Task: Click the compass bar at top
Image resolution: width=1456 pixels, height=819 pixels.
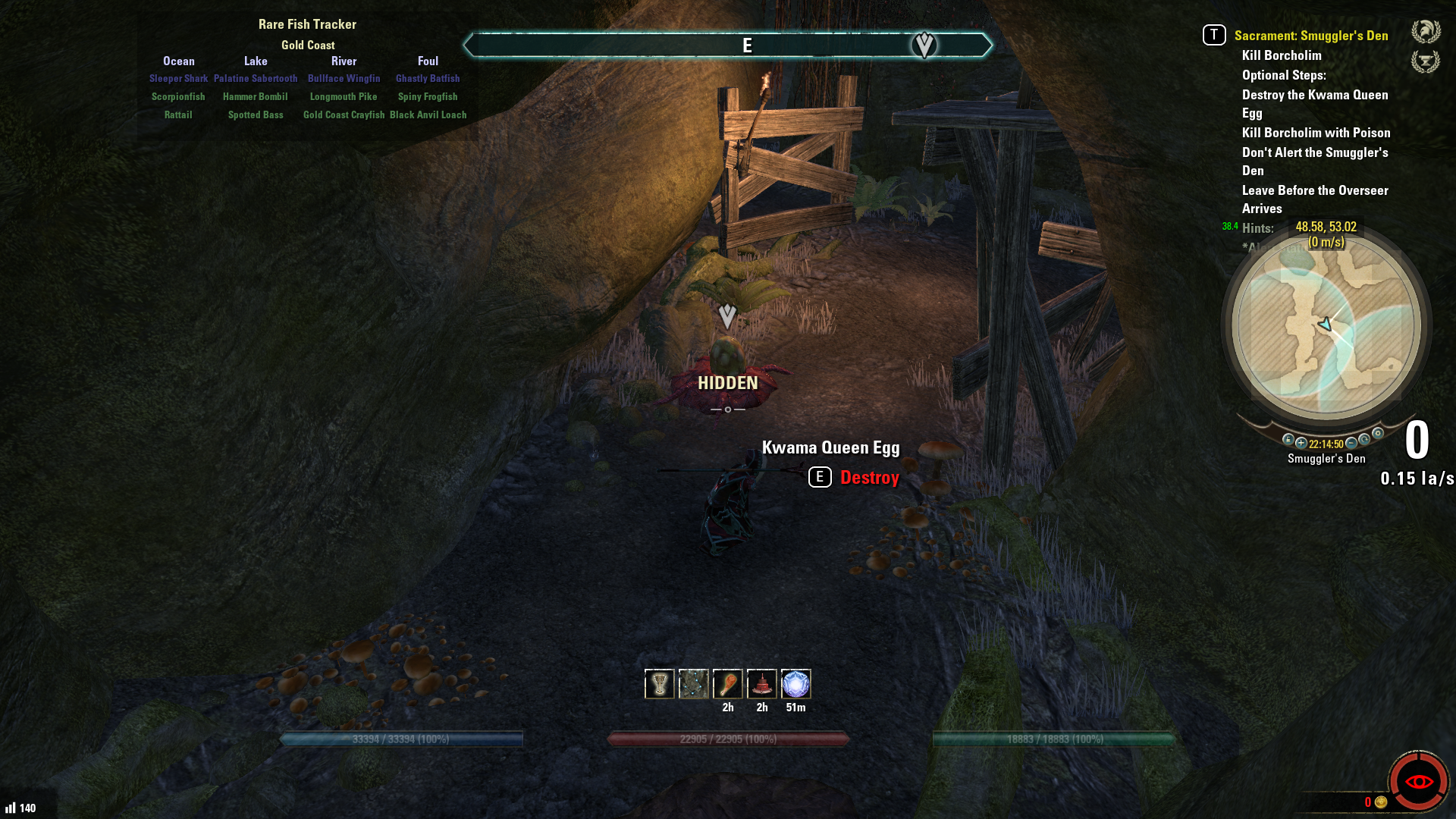Action: [726, 45]
